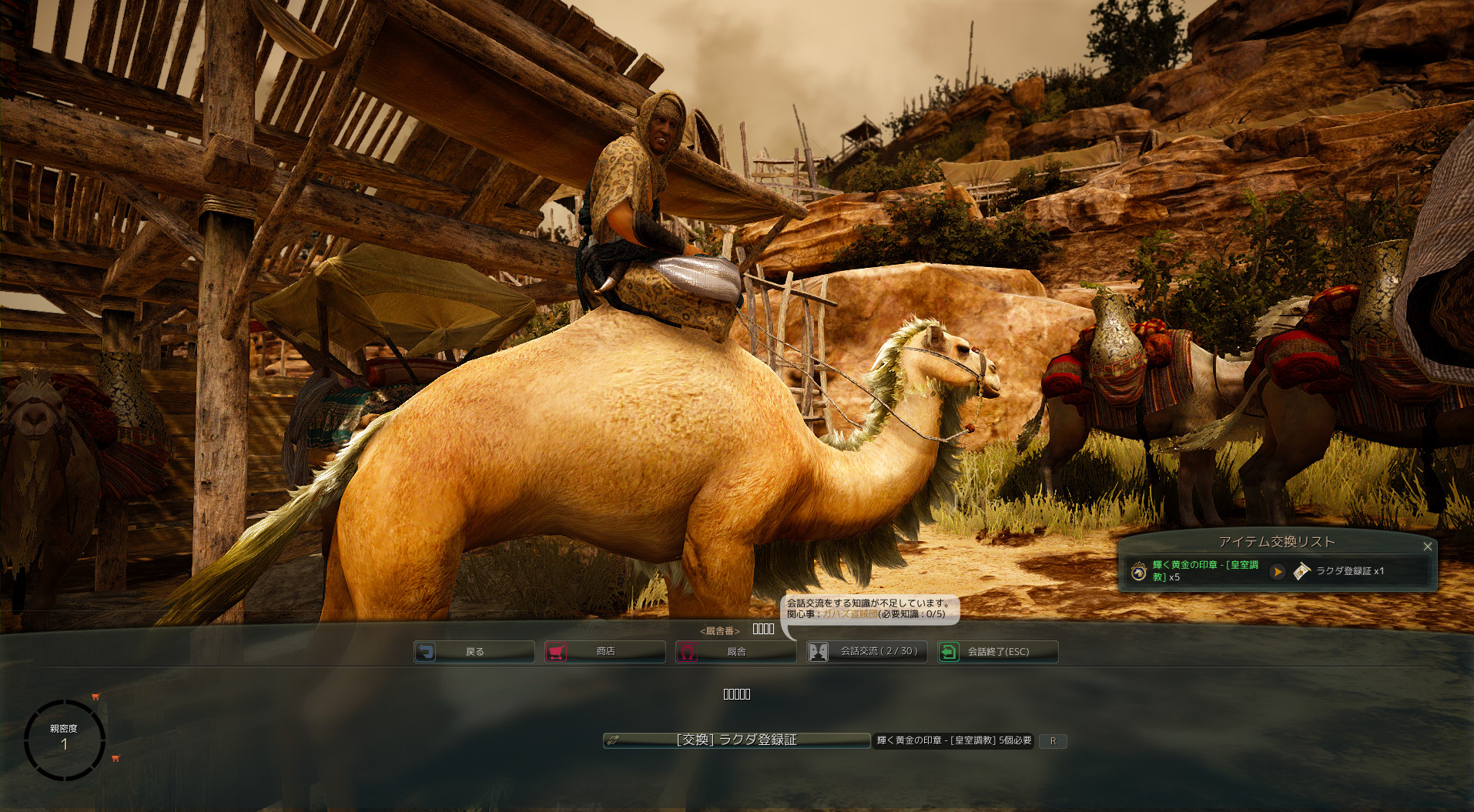Open the 厩舎 stable menu
This screenshot has width=1474, height=812.
coord(735,652)
